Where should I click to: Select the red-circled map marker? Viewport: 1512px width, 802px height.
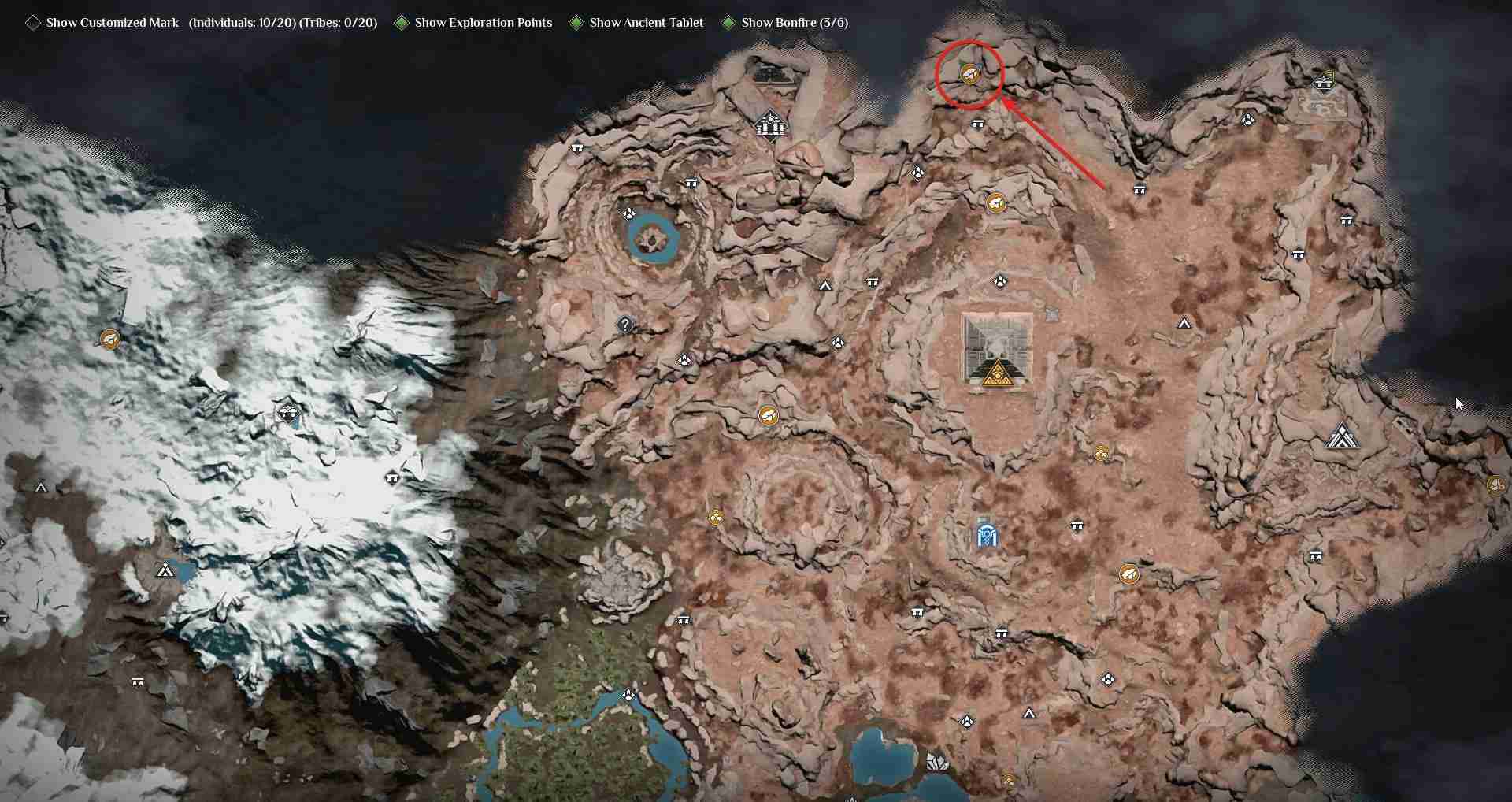(969, 74)
